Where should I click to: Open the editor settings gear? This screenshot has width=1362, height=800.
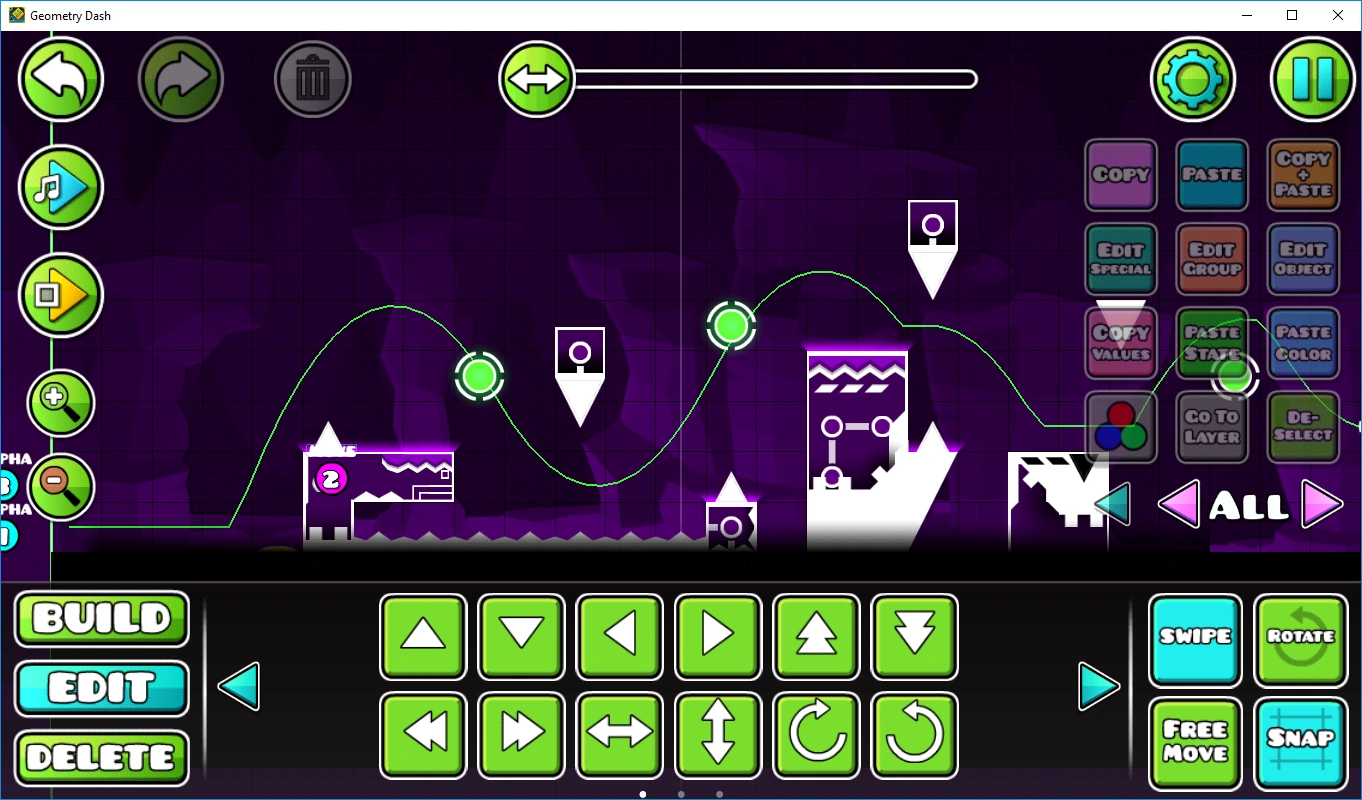click(1193, 76)
